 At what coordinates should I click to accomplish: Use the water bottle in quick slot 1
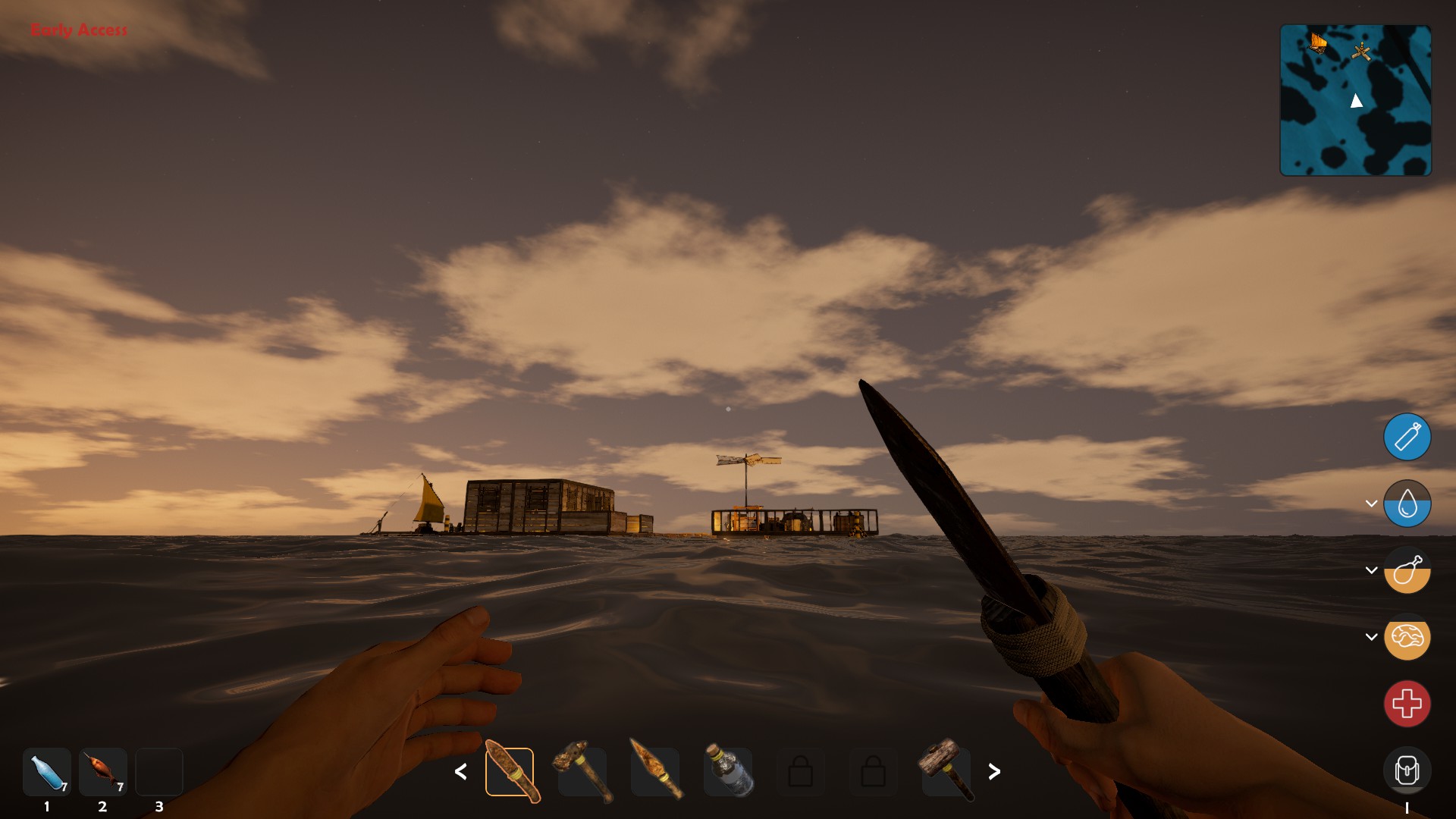pyautogui.click(x=47, y=772)
